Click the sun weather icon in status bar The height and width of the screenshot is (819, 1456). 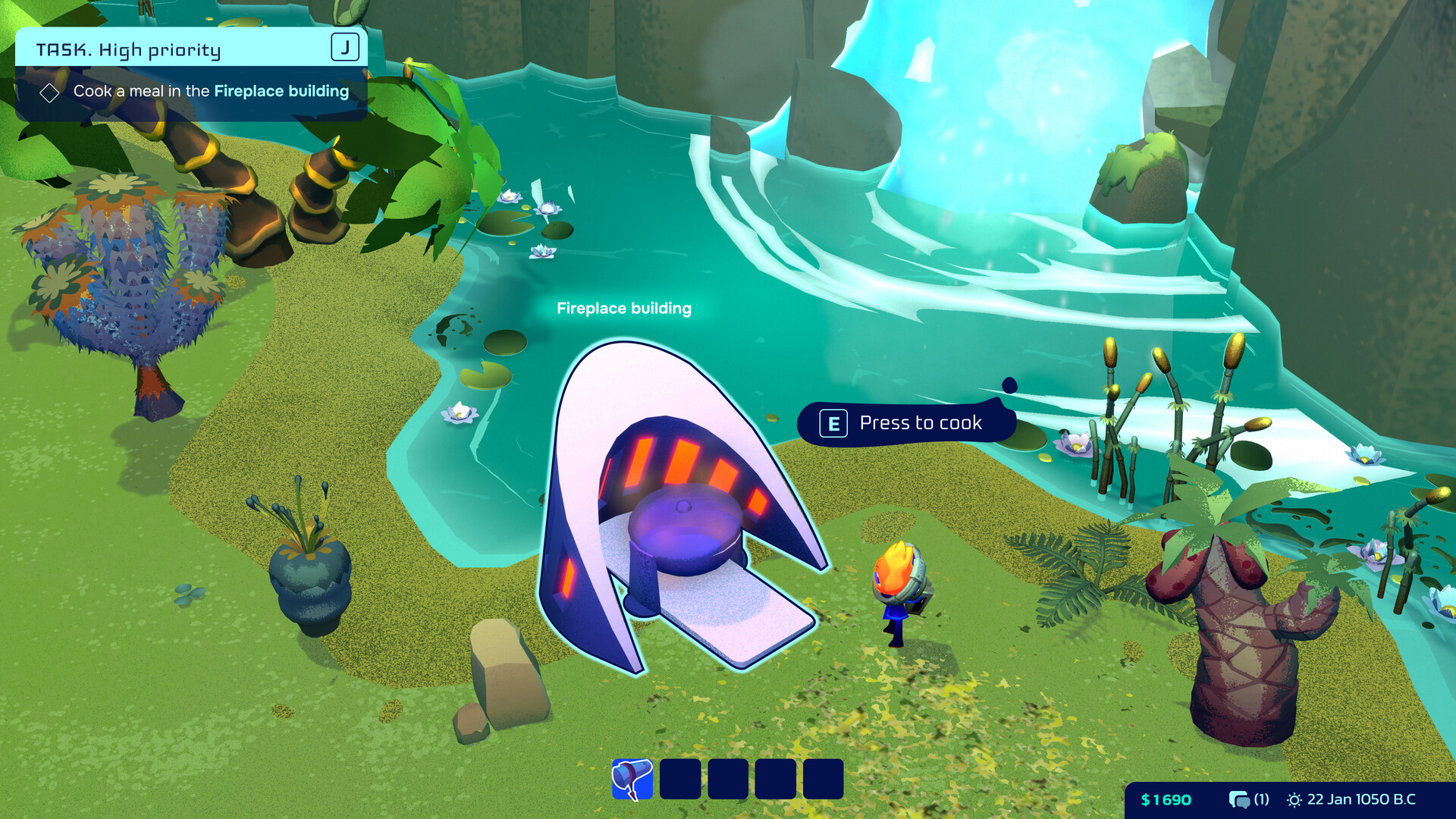1293,799
